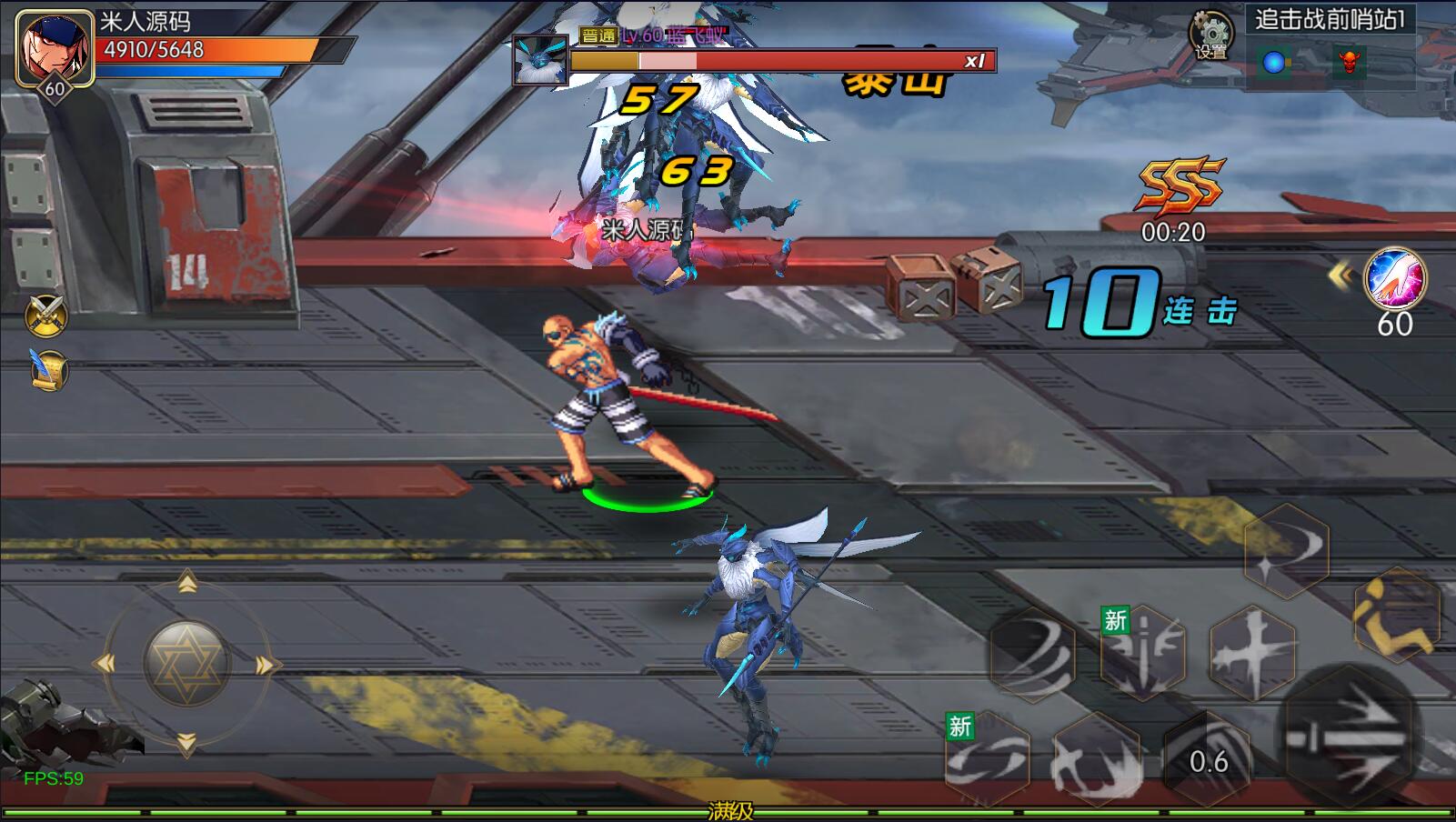
Task: Activate the cross slash skill
Action: (x=1252, y=651)
